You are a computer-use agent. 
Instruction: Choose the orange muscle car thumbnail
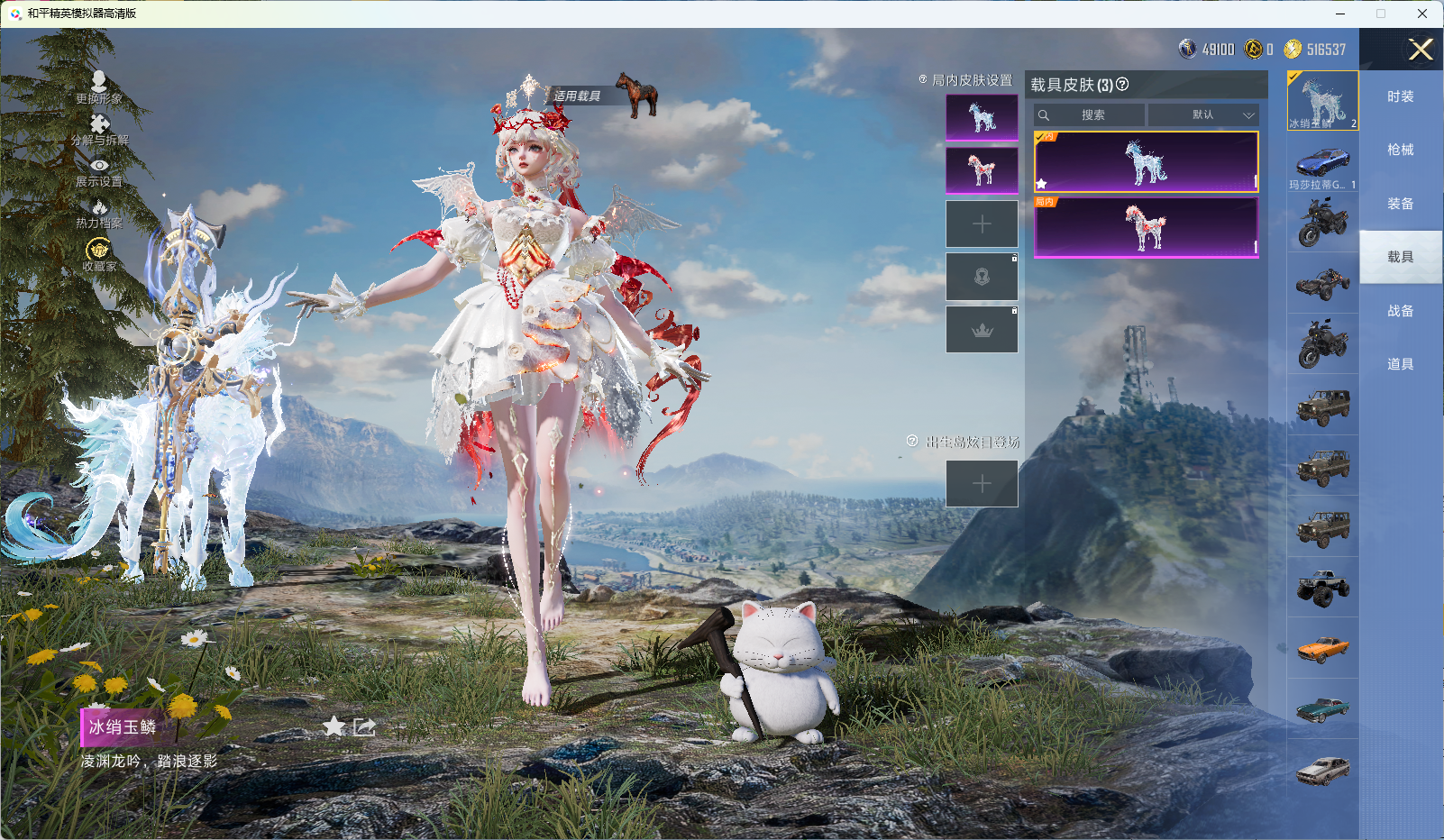pos(1322,648)
